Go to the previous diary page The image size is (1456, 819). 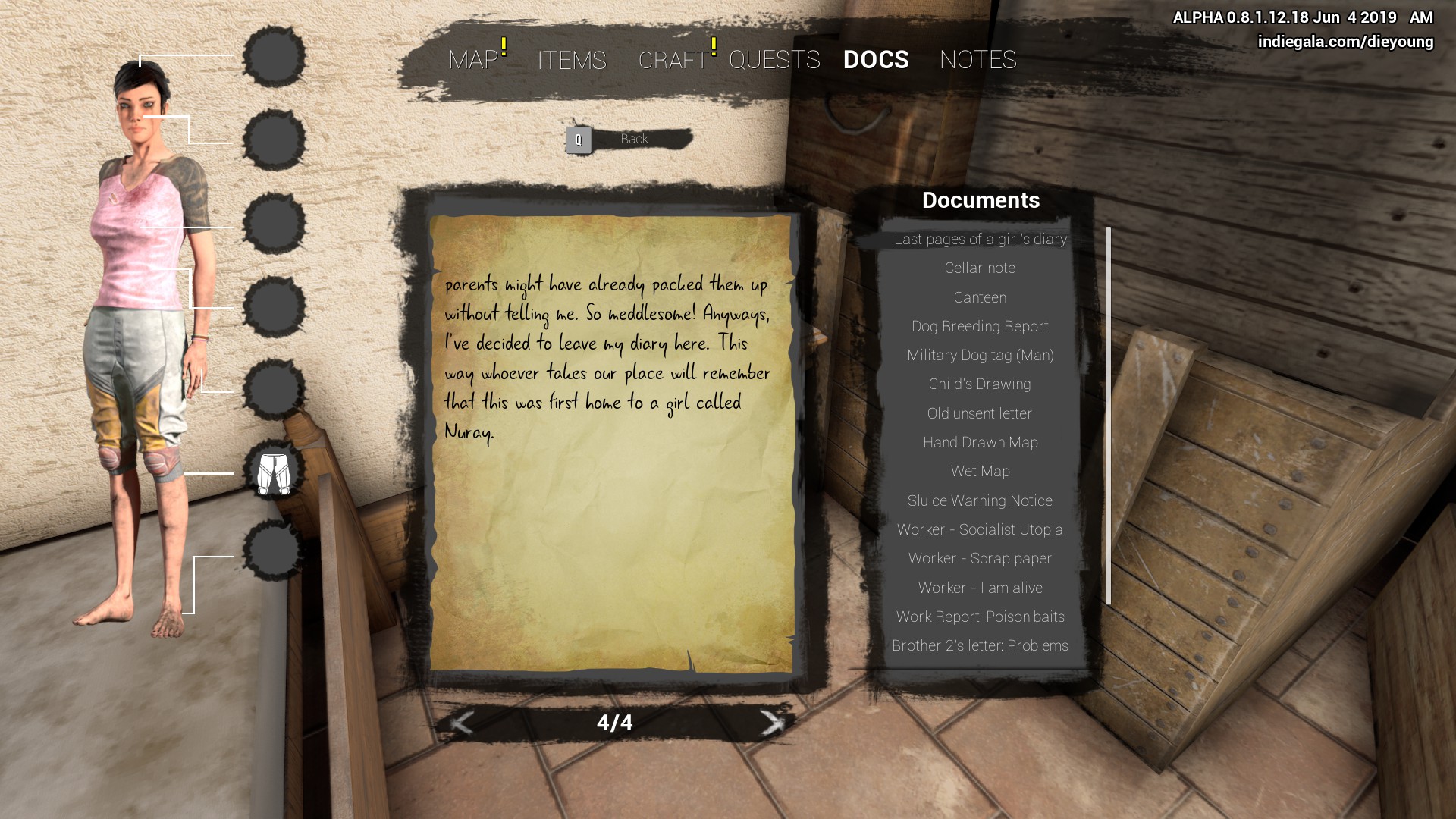point(462,723)
